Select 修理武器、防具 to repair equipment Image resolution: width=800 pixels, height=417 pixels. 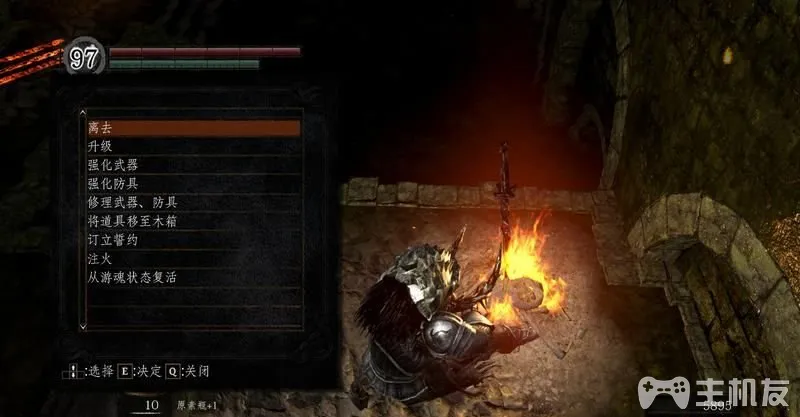coord(190,203)
